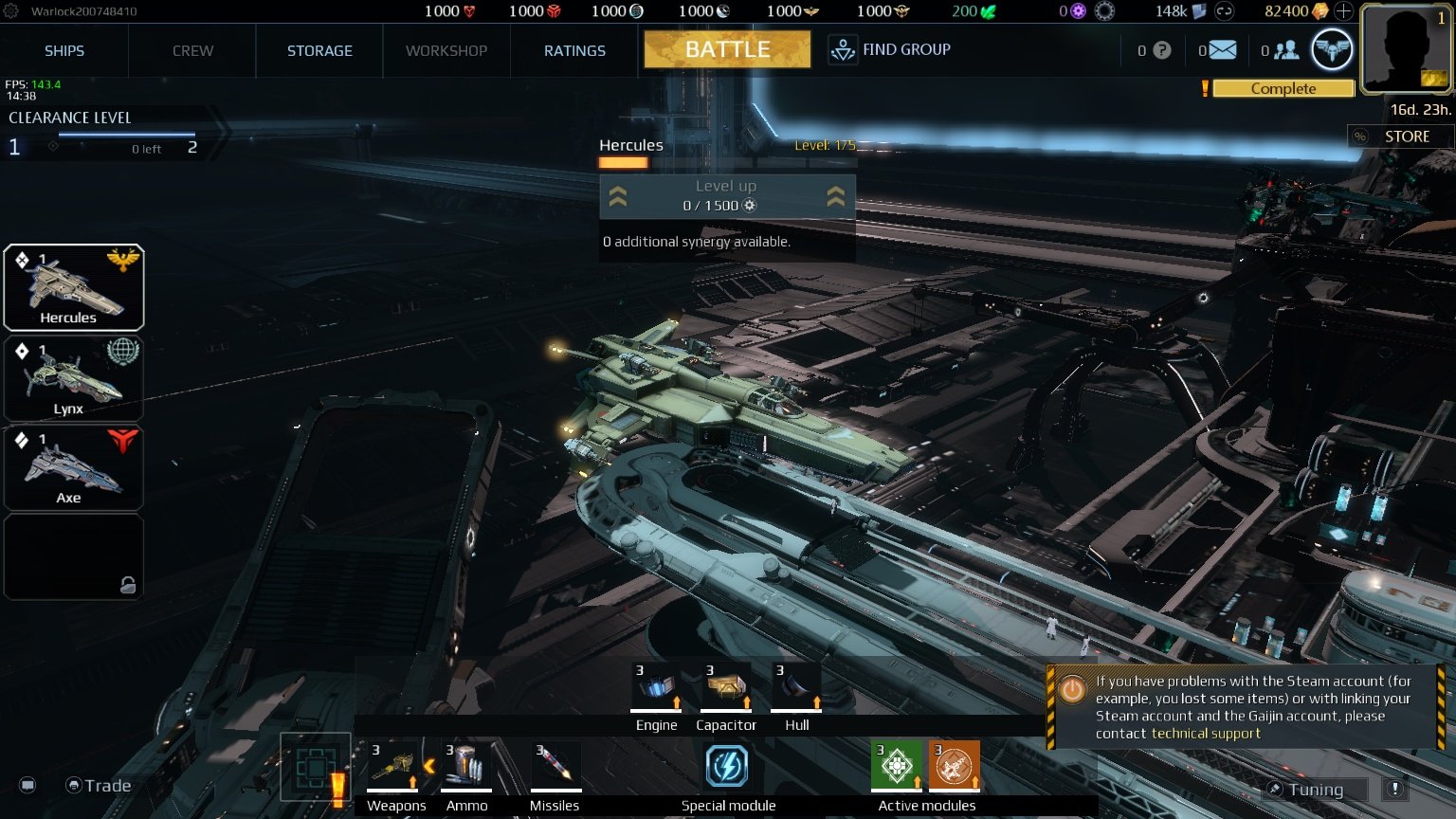This screenshot has width=1456, height=819.
Task: Open the STORAGE tab
Action: pyautogui.click(x=318, y=50)
